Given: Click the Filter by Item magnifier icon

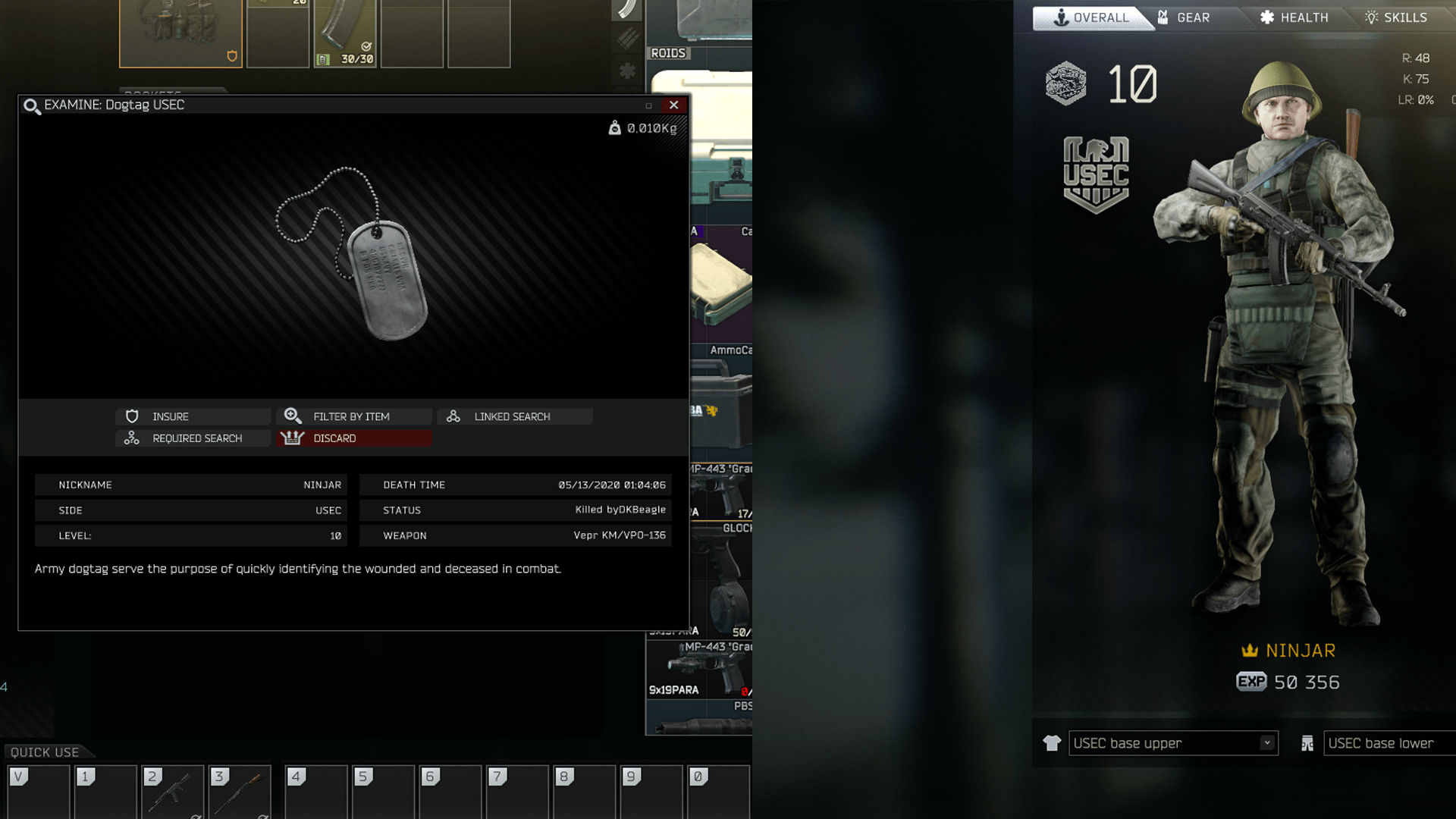Looking at the screenshot, I should click(293, 416).
